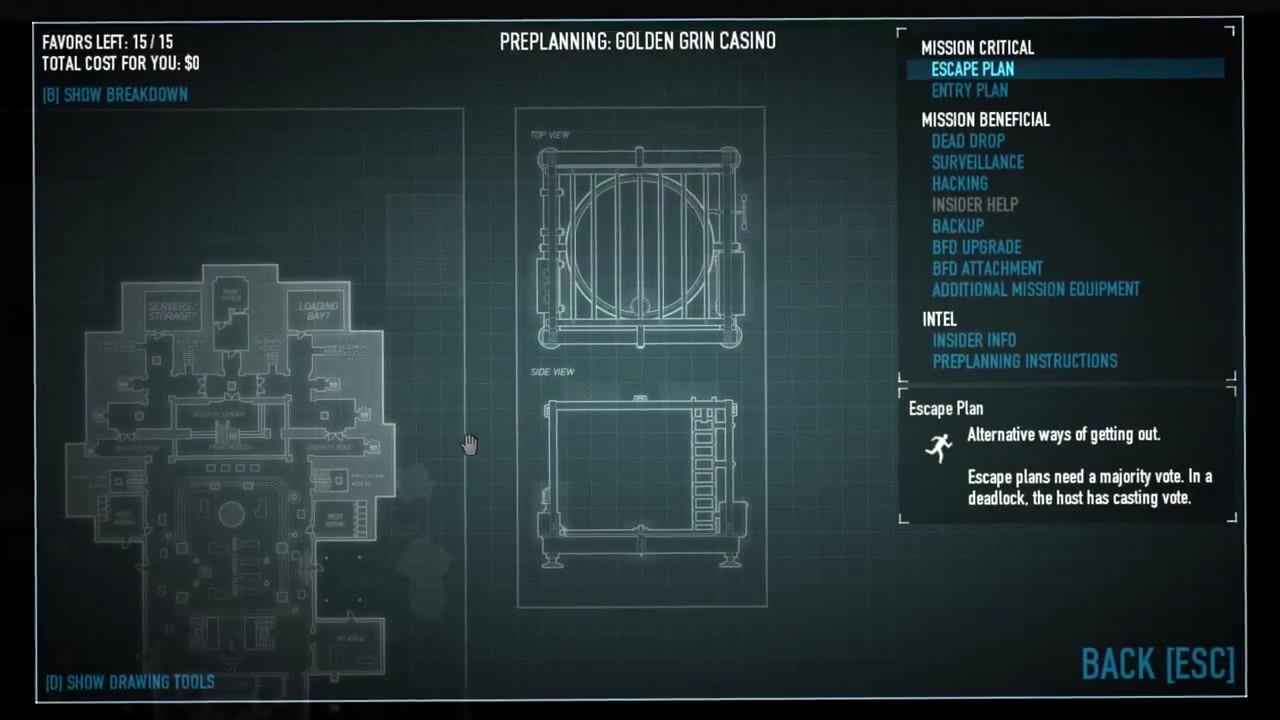1280x720 pixels.
Task: Select the top view of the BFD drill
Action: pos(639,240)
